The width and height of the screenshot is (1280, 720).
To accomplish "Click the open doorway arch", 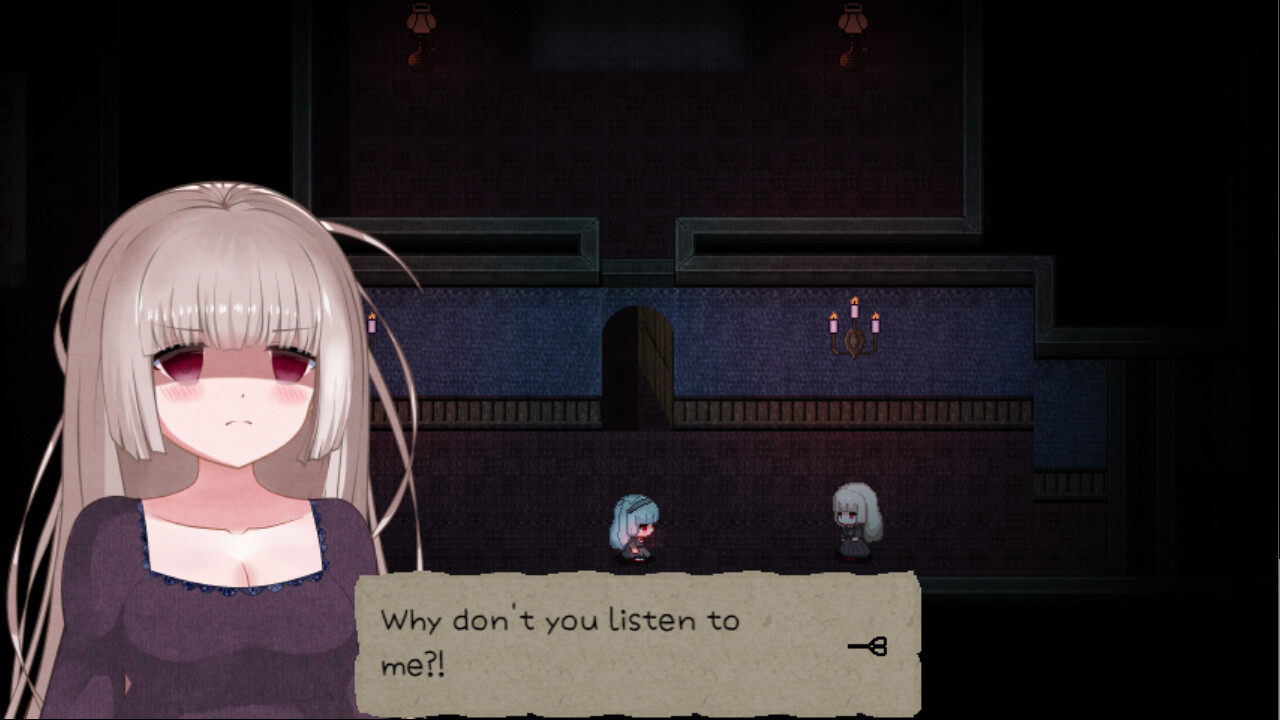I will click(637, 360).
